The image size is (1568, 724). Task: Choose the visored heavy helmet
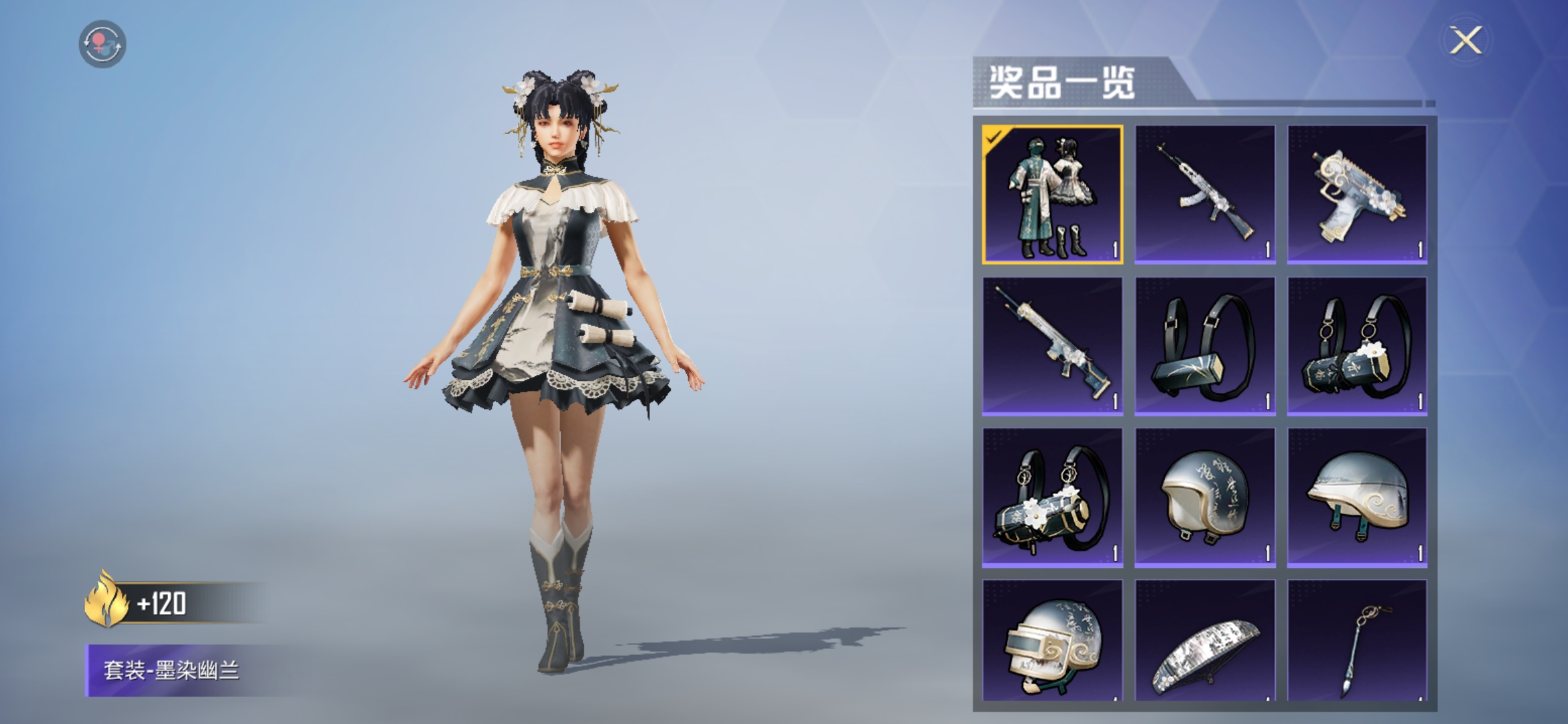pos(1052,641)
